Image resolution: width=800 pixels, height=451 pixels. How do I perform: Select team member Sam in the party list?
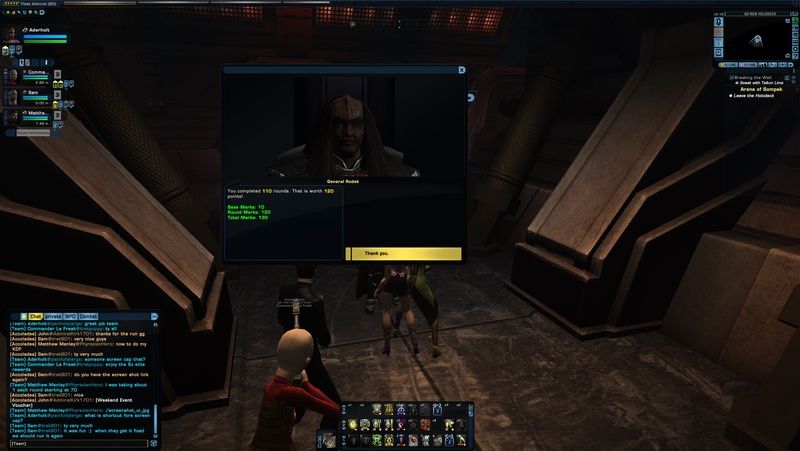click(x=13, y=96)
